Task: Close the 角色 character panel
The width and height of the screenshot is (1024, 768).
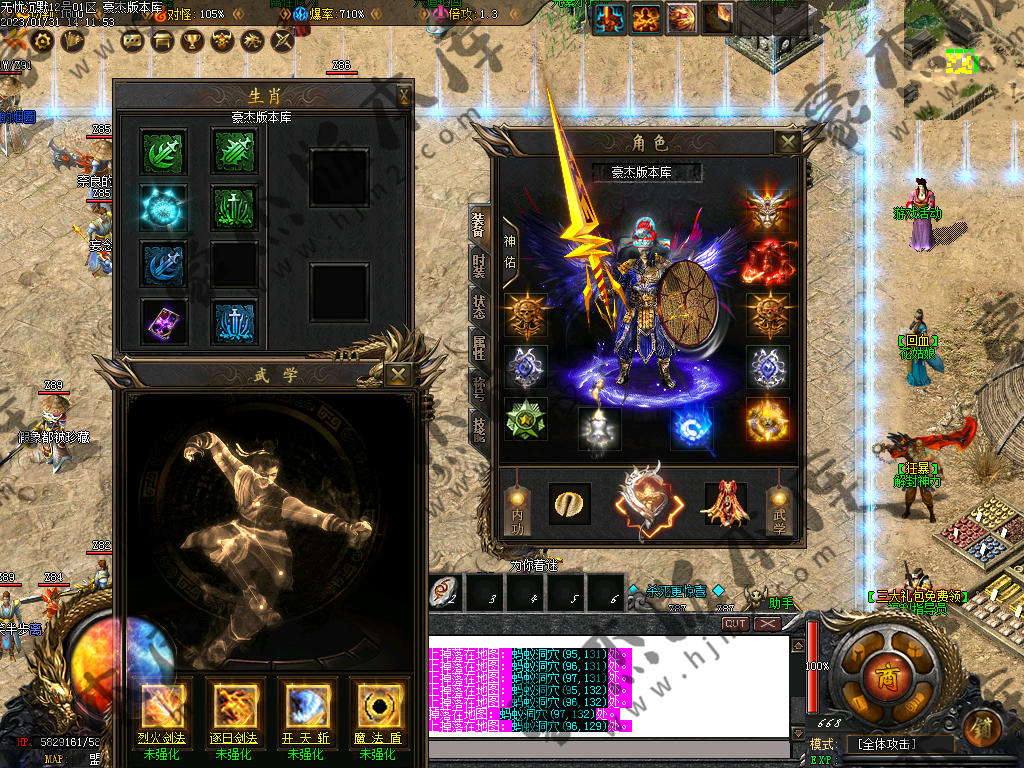Action: (788, 143)
